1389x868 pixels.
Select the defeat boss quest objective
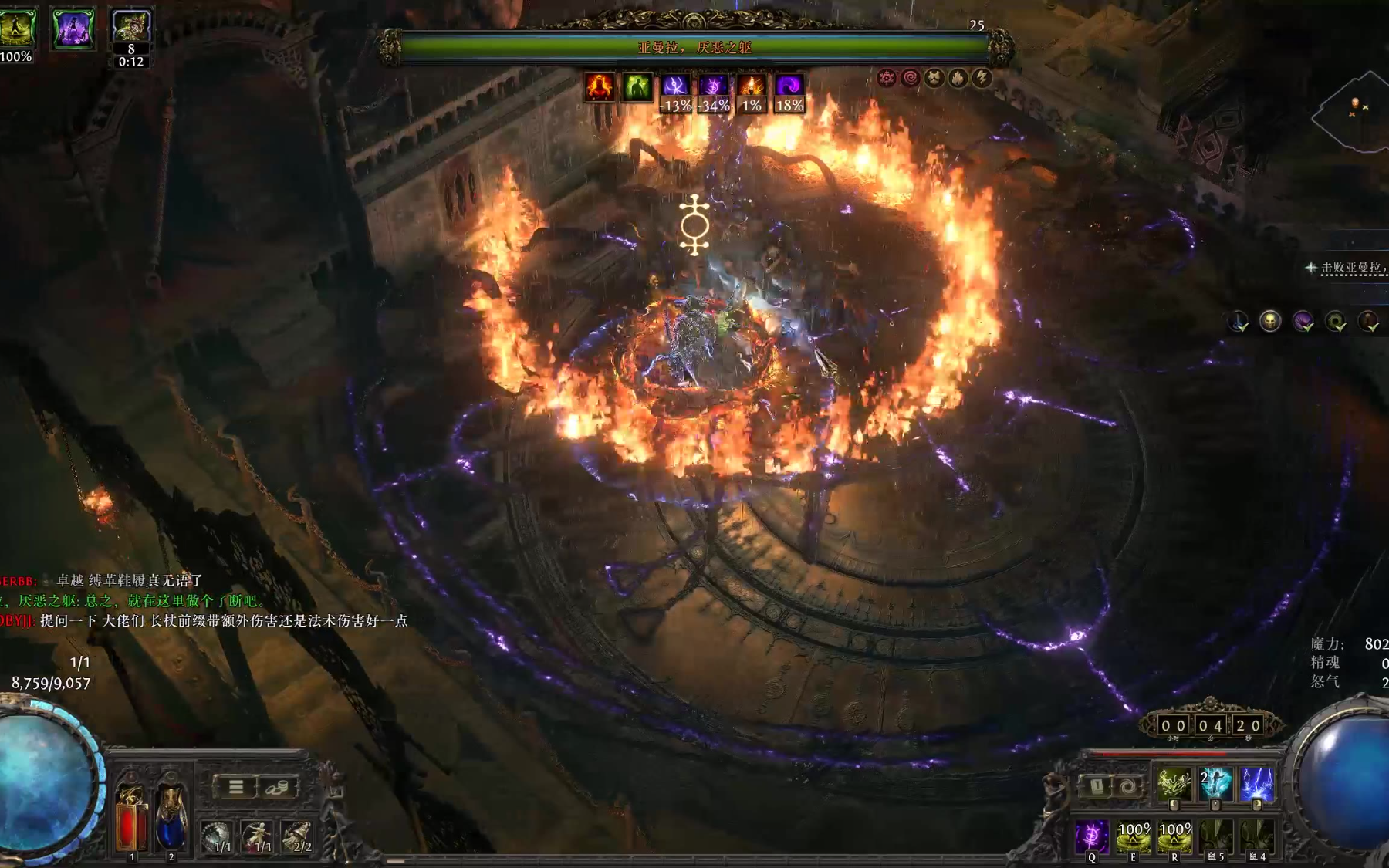(1352, 268)
